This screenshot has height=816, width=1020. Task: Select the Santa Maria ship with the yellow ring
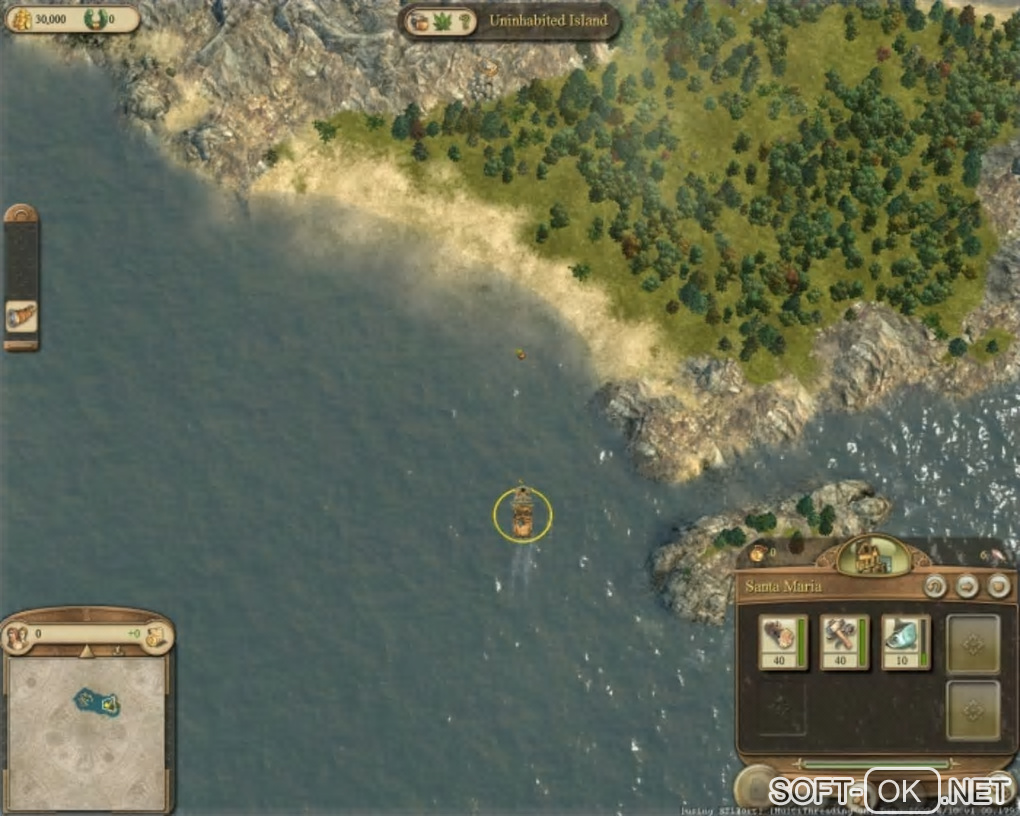(522, 514)
